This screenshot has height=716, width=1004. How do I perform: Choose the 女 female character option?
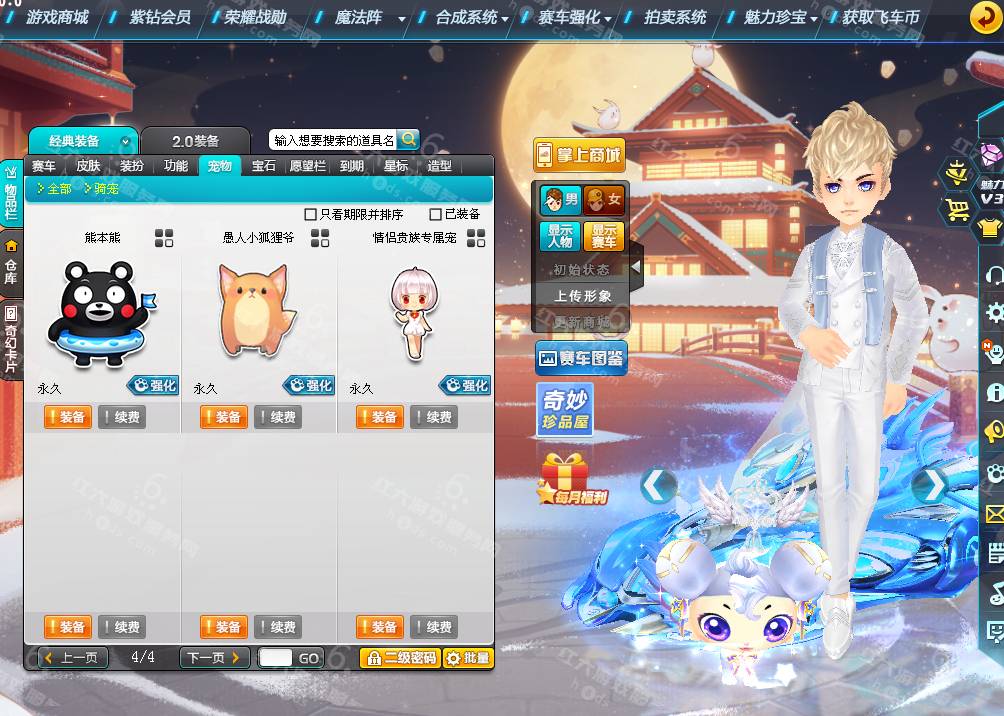click(x=604, y=200)
